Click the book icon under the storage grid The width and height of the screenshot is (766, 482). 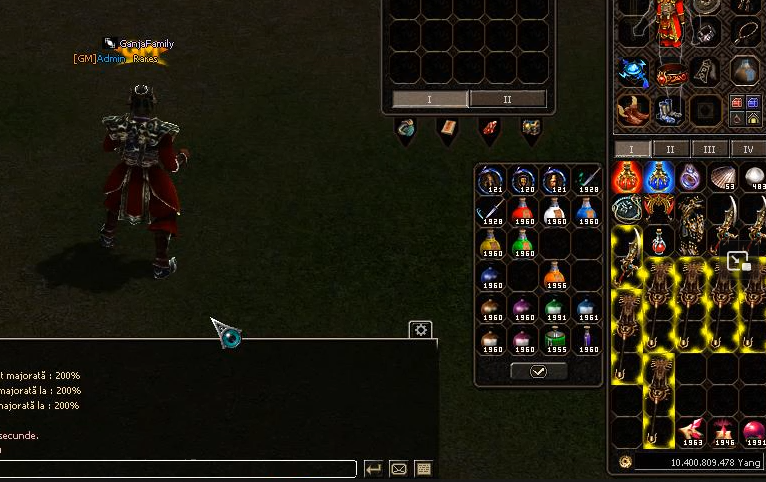(446, 129)
